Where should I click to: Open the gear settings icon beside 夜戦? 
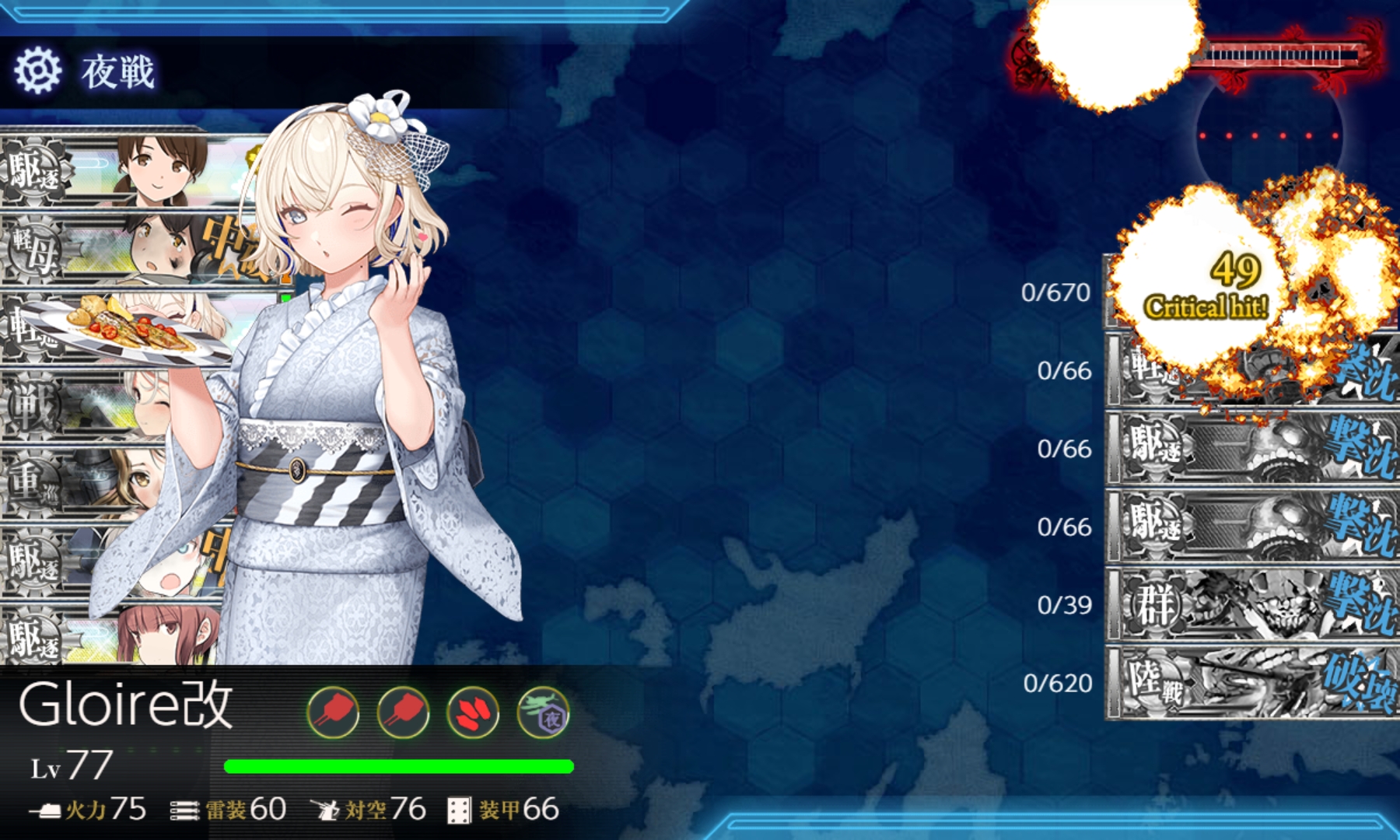click(37, 70)
